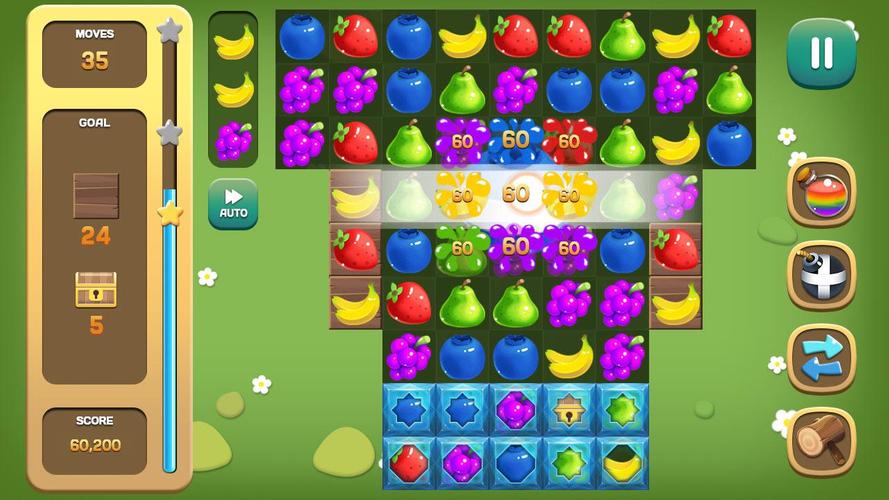Choose the wooden mallet booster
Image resolution: width=889 pixels, height=500 pixels.
822,440
